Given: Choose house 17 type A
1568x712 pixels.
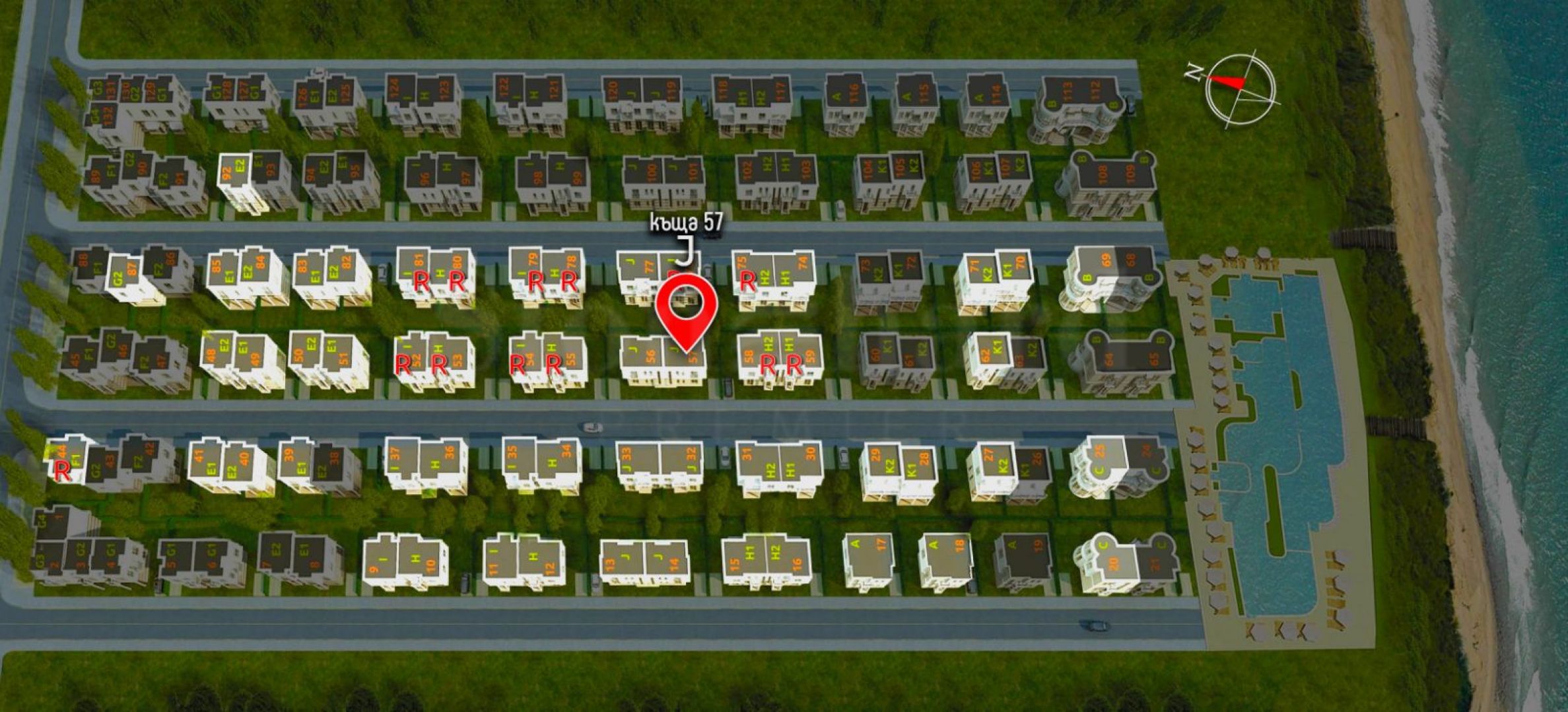Looking at the screenshot, I should (868, 557).
